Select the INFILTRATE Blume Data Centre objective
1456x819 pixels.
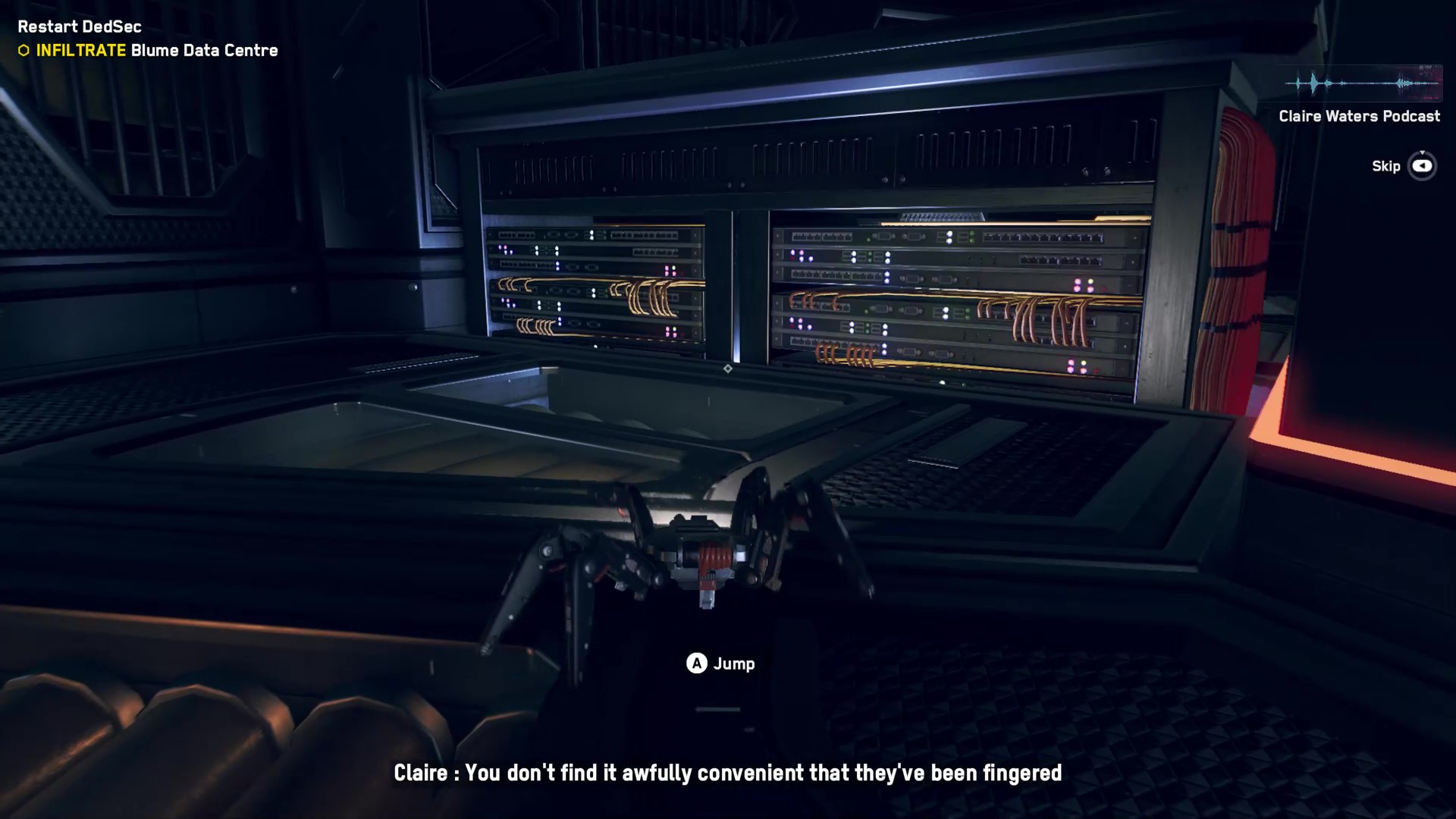[156, 51]
